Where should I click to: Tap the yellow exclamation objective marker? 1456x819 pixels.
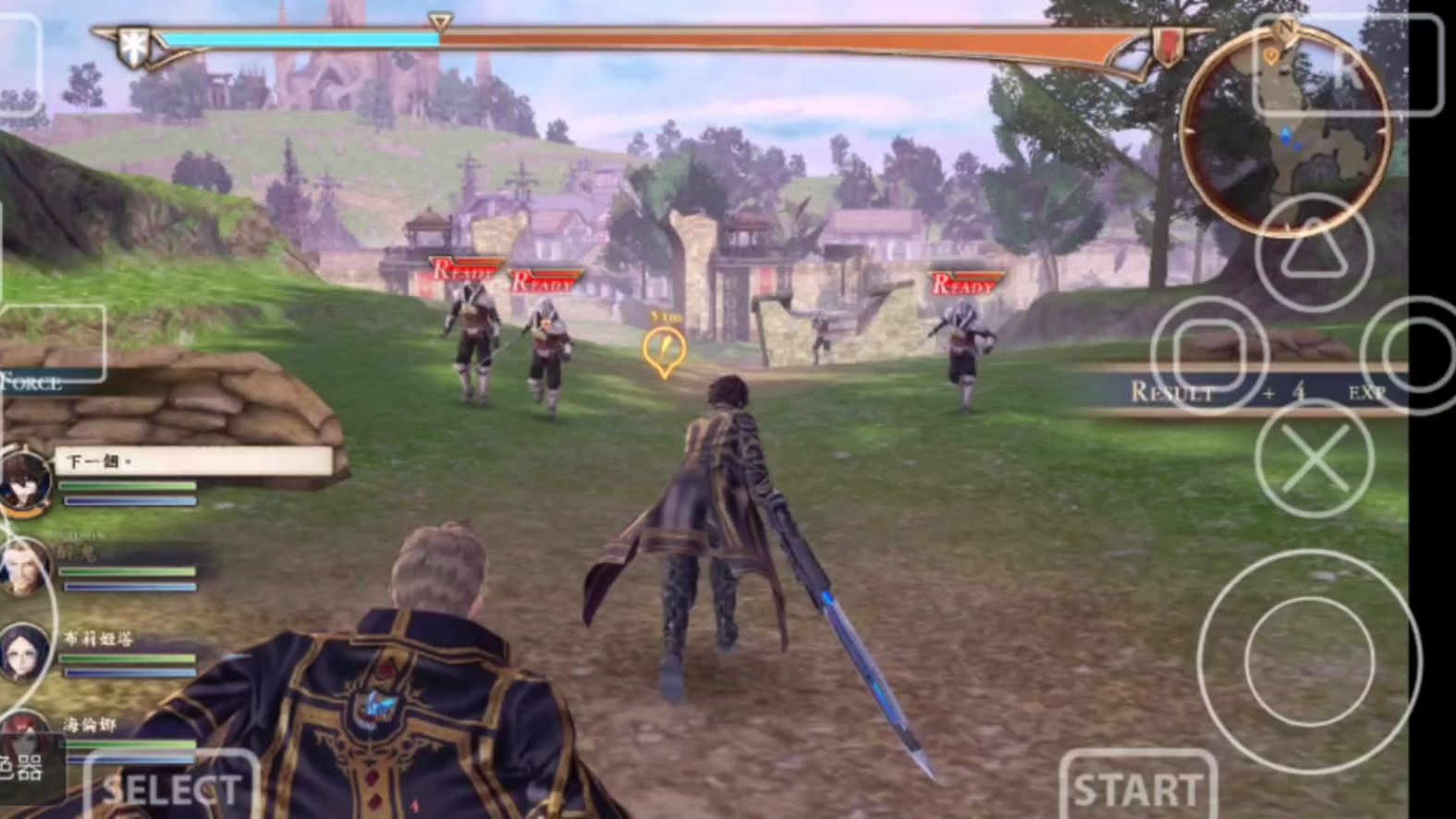tap(663, 348)
